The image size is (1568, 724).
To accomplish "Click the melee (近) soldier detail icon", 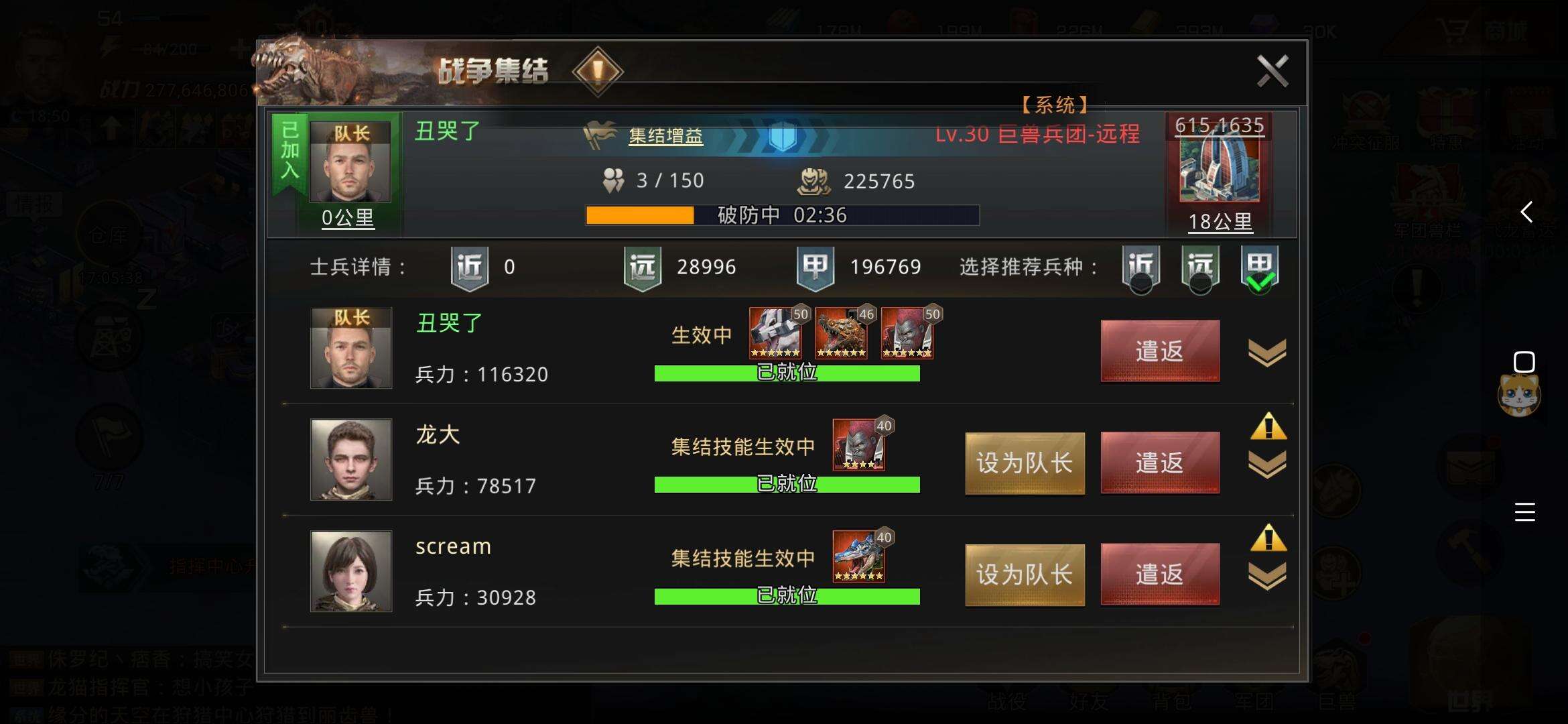I will [469, 266].
